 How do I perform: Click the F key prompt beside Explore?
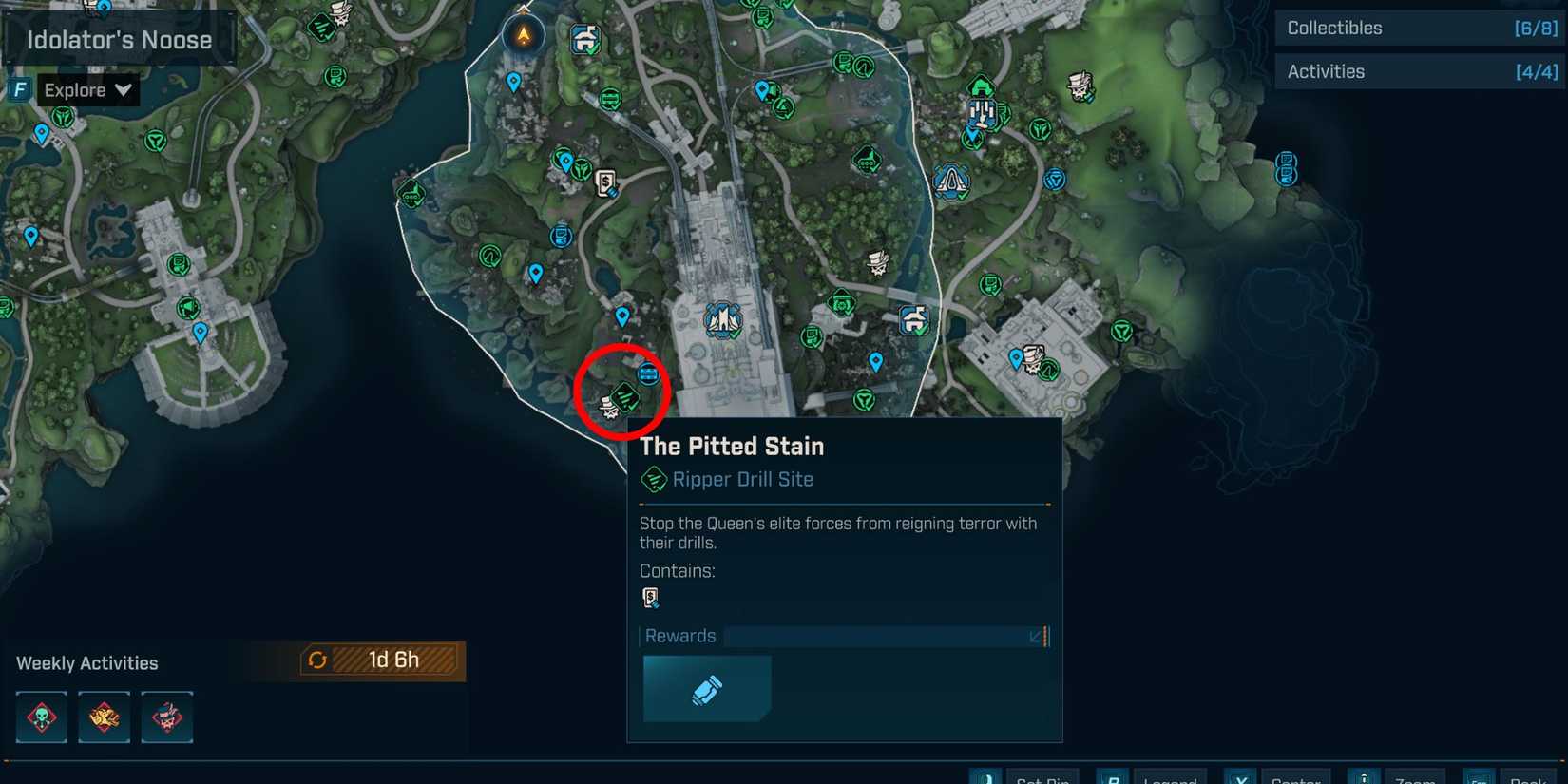pyautogui.click(x=18, y=89)
